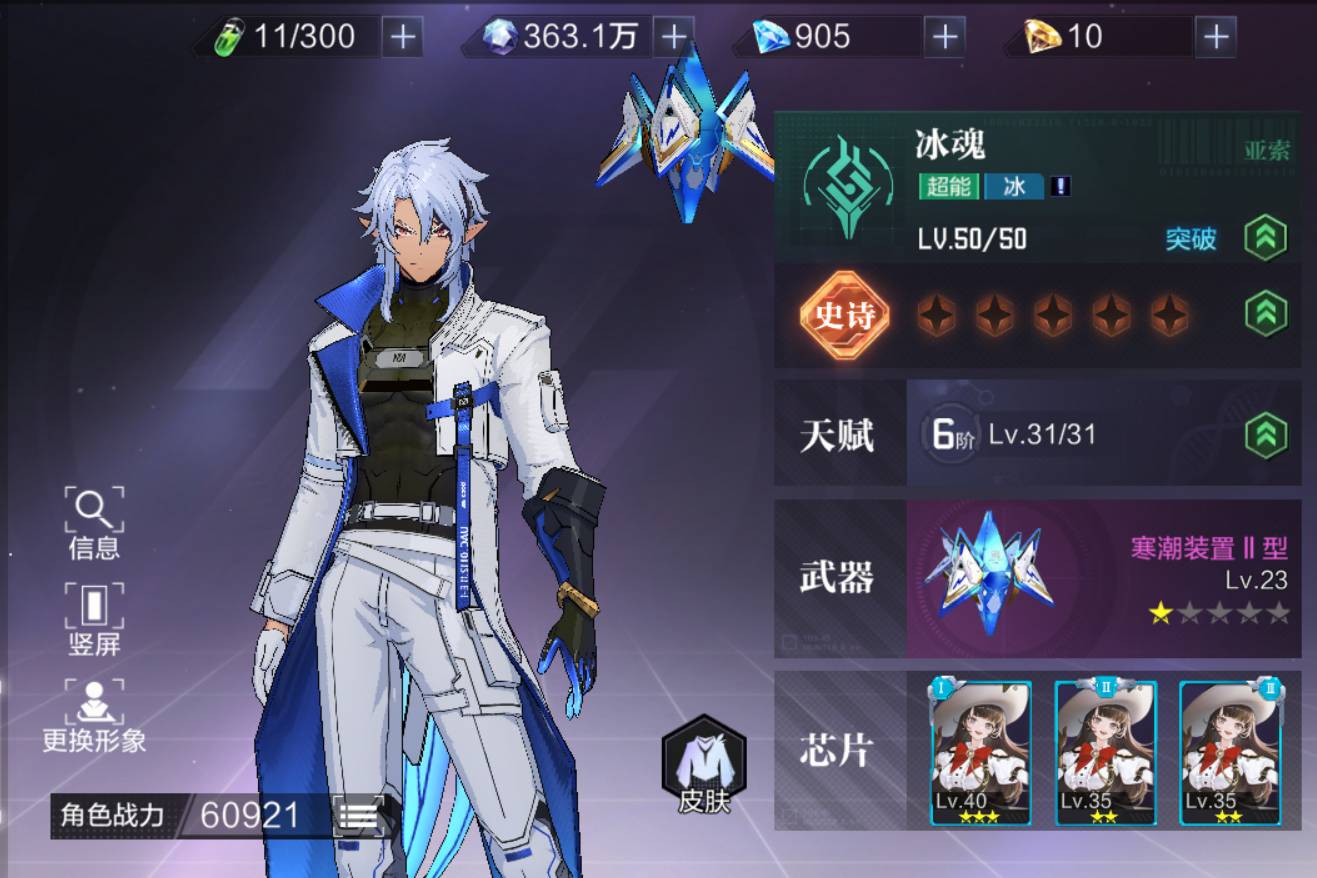Tap the 突破 breakthrough upgrade arrow
Viewport: 1317px width, 878px height.
click(1264, 238)
